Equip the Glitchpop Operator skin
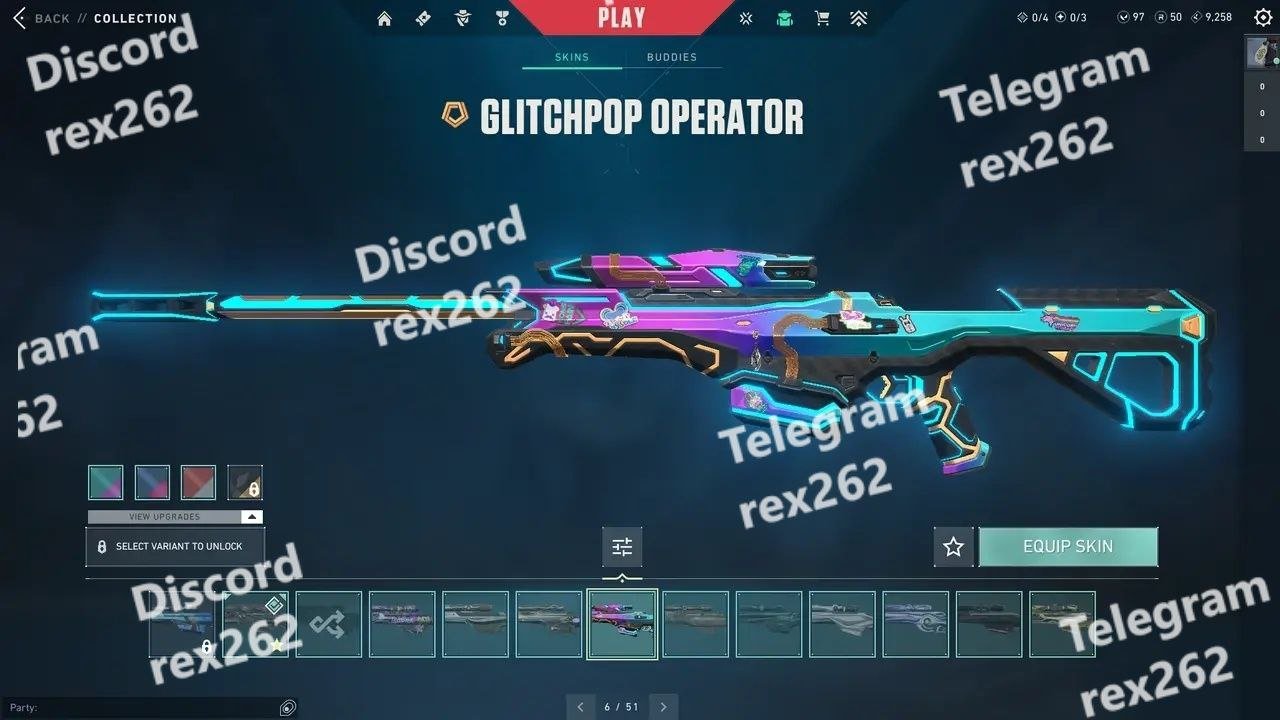This screenshot has width=1280, height=720. [x=1068, y=547]
